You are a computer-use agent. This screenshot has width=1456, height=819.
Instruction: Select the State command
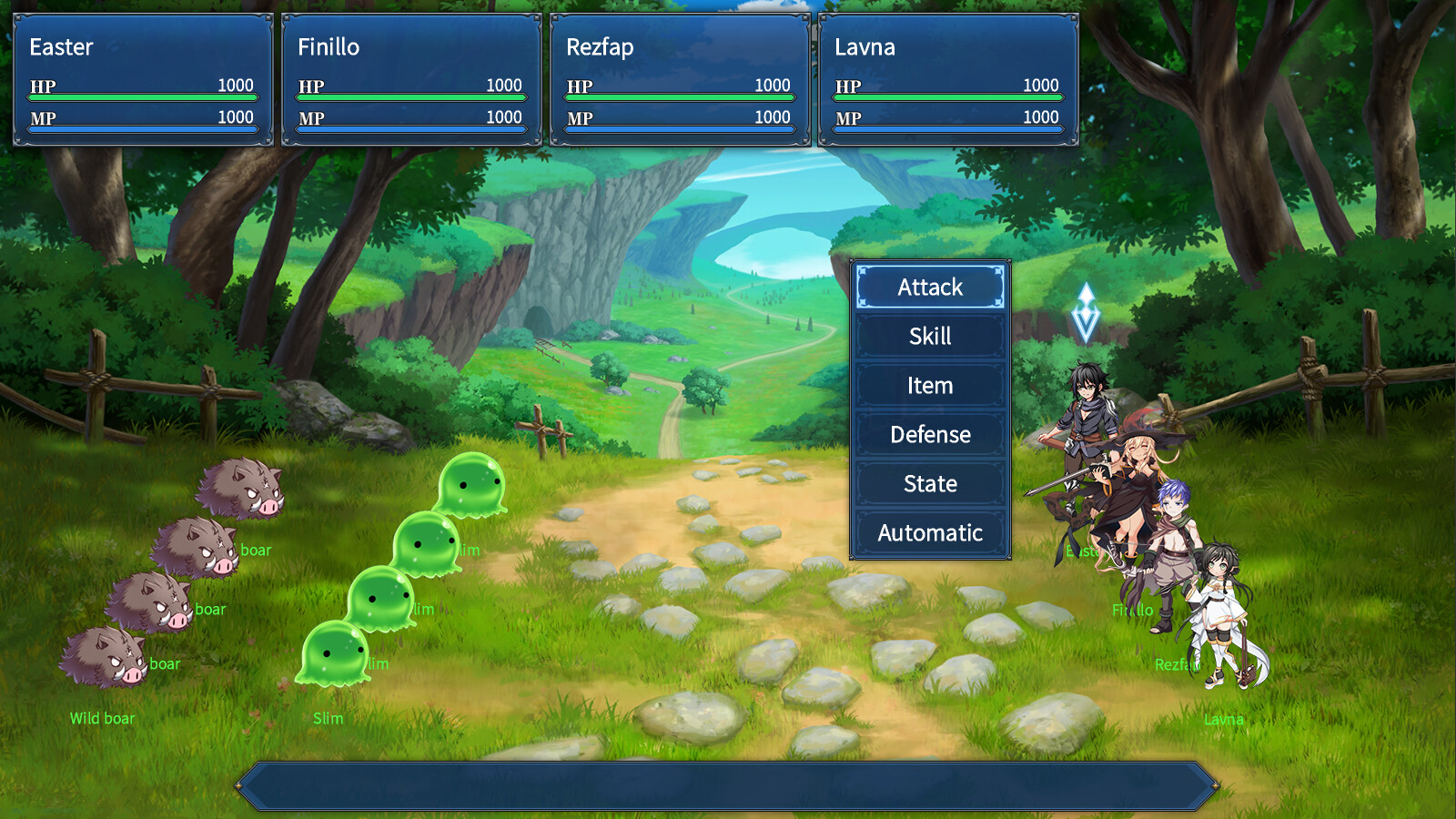pos(929,483)
